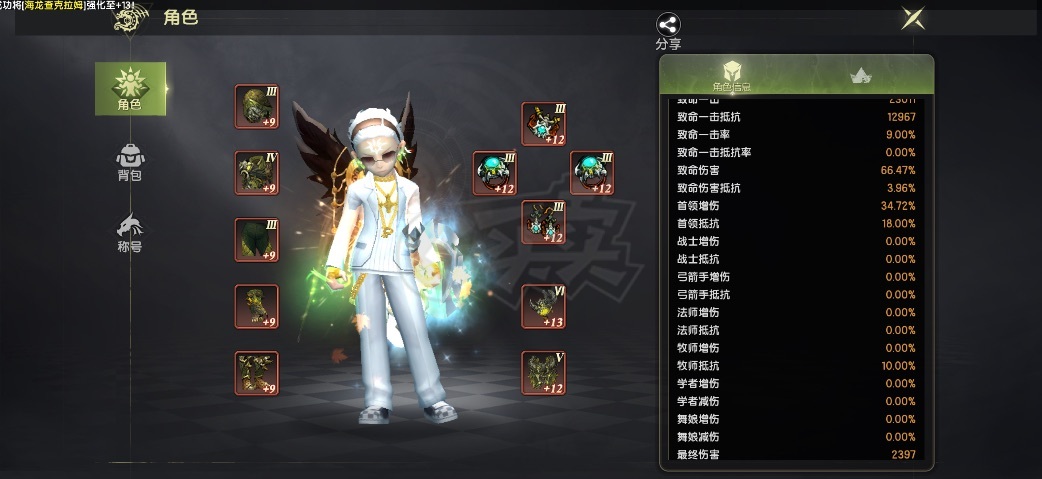
Task: Switch to the 角色 character tab
Action: coord(130,88)
